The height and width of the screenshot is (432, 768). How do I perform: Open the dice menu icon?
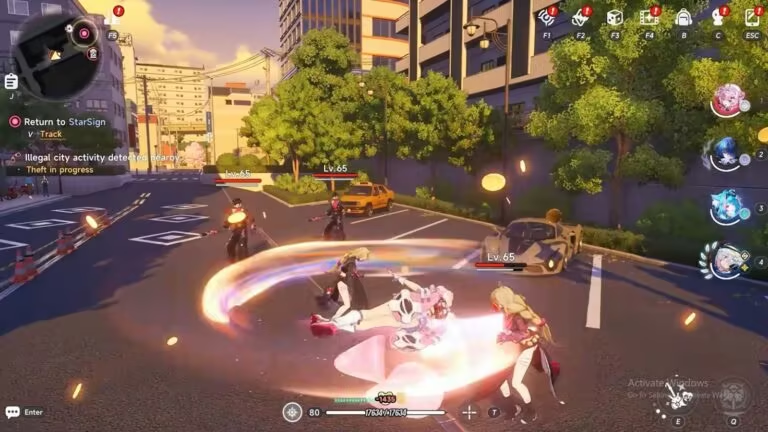614,17
